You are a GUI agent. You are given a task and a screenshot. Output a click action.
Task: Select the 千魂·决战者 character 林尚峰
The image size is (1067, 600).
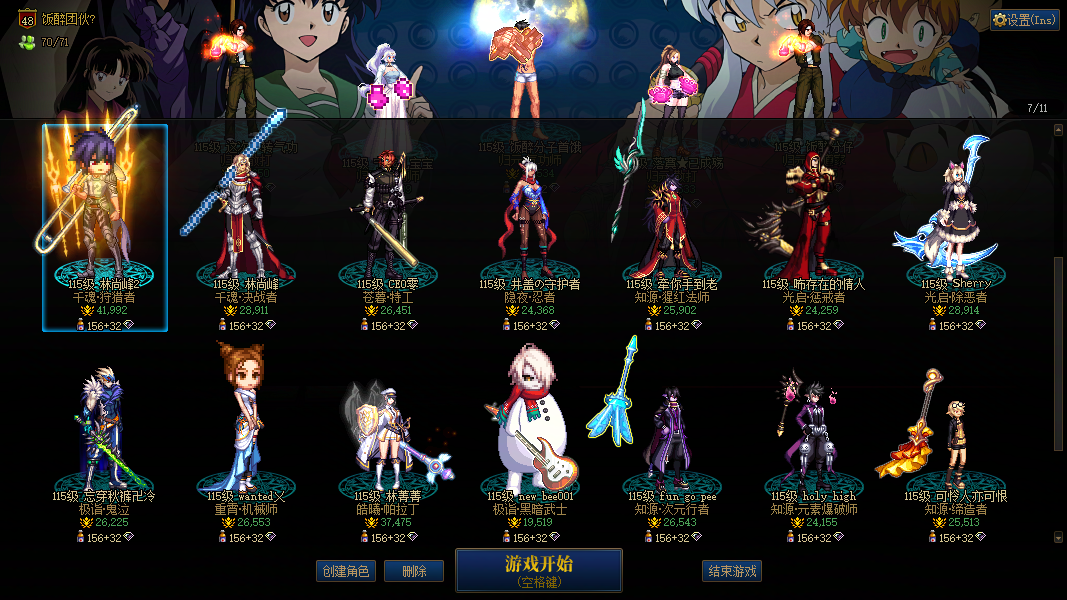pyautogui.click(x=245, y=230)
